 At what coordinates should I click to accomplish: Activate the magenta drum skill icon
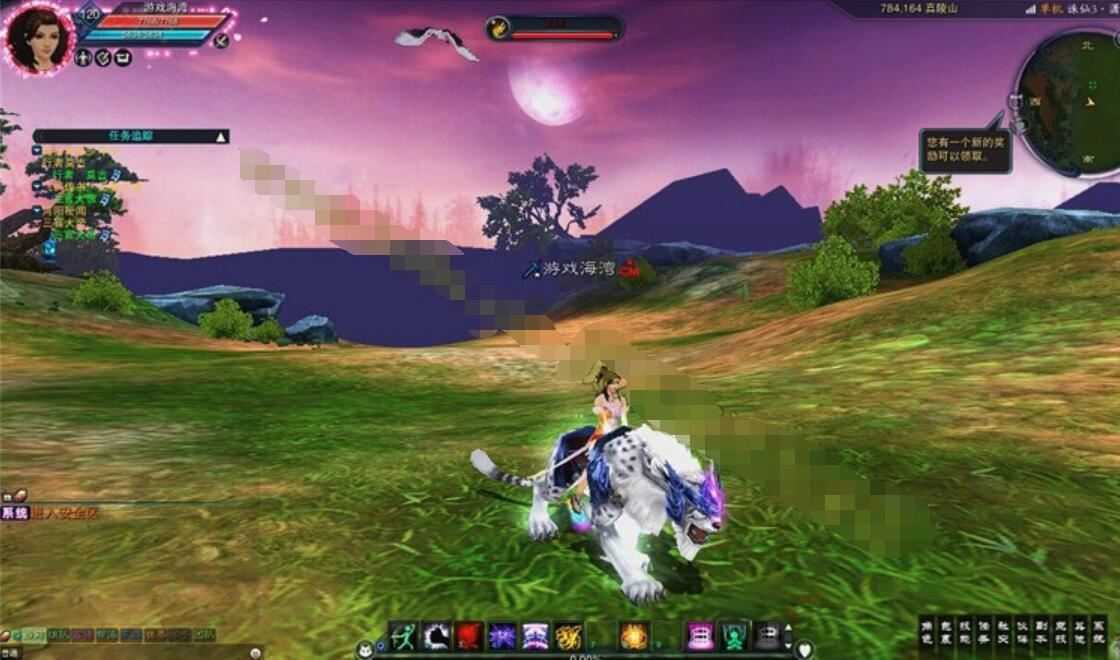[700, 635]
